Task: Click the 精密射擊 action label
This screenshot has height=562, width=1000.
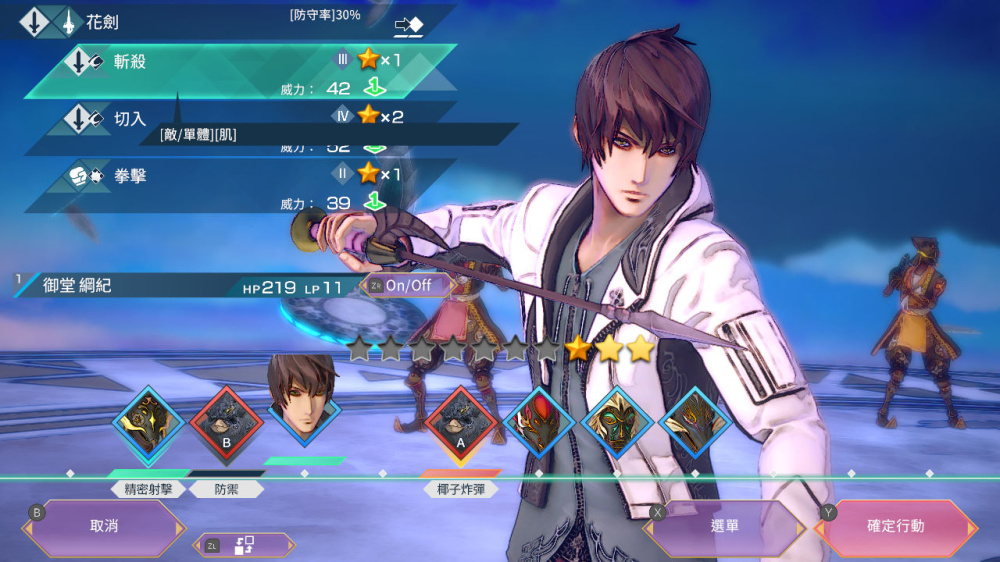Action: 149,489
